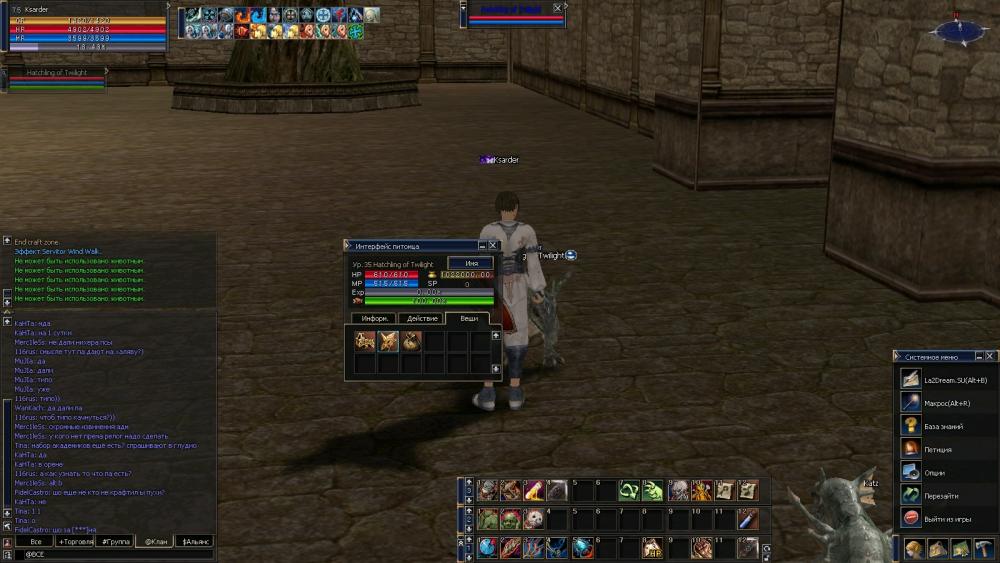Image resolution: width=1000 pixels, height=563 pixels.
Task: Choose Петиция in the system menu
Action: tap(938, 450)
